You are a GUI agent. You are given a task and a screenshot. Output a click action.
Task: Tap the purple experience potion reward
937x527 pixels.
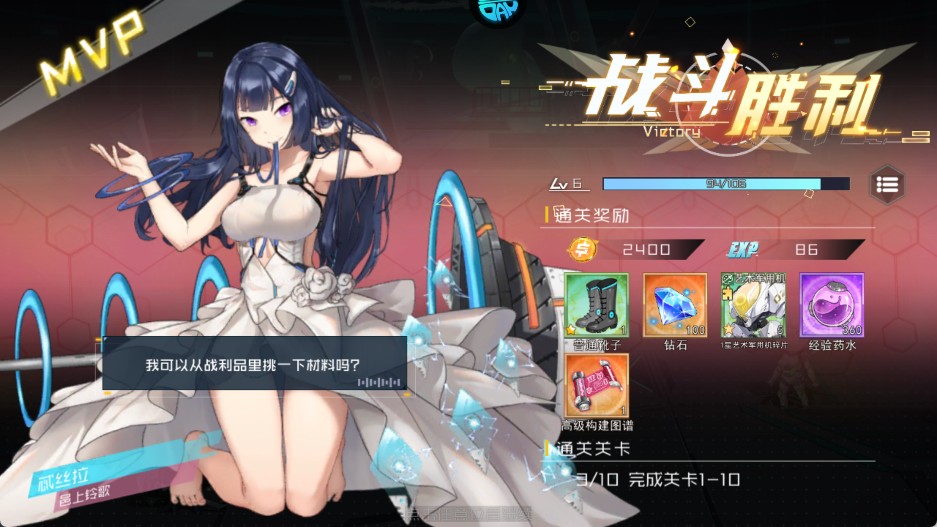[x=830, y=305]
